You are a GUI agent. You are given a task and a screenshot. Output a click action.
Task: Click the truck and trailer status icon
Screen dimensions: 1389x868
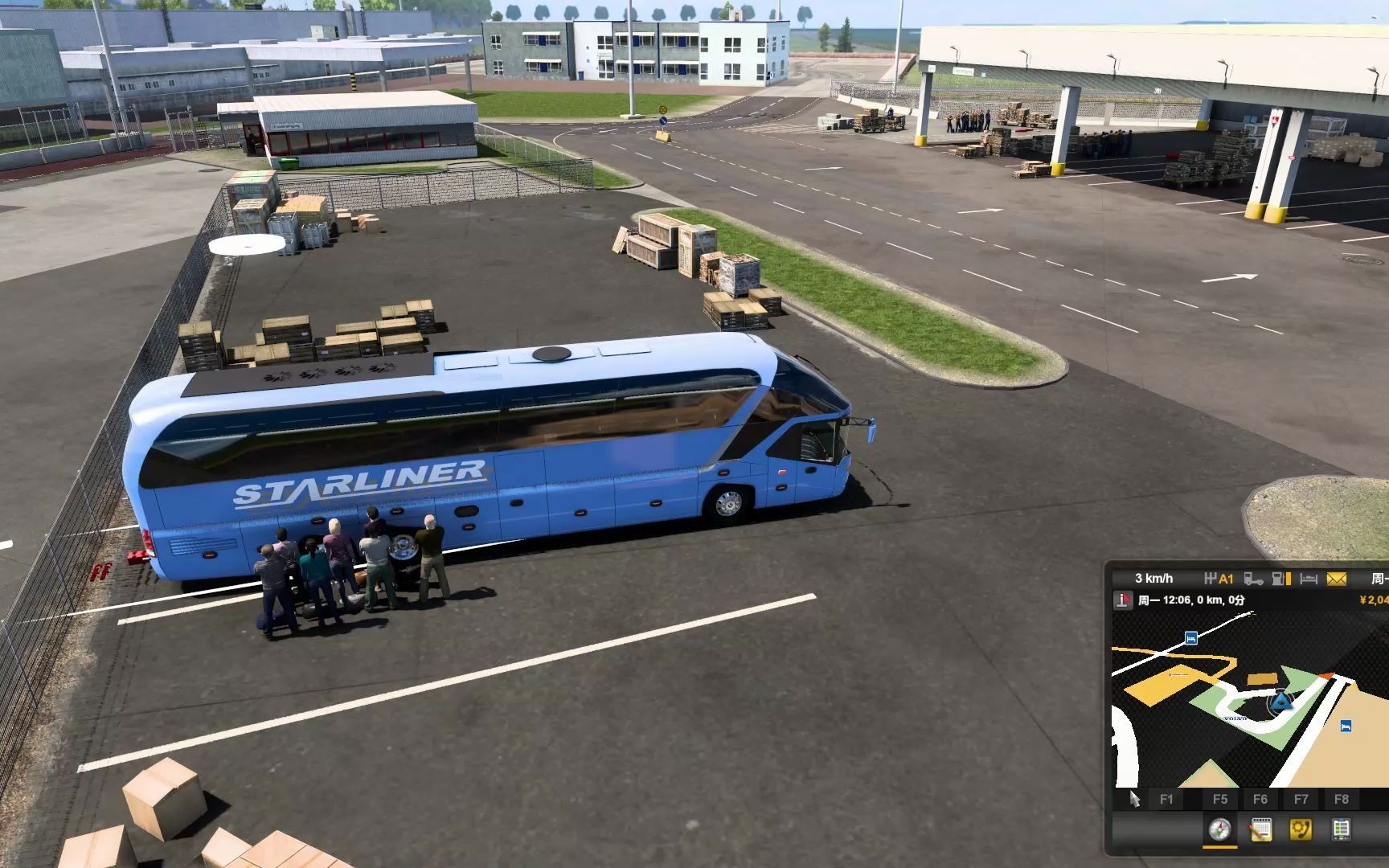[1254, 579]
